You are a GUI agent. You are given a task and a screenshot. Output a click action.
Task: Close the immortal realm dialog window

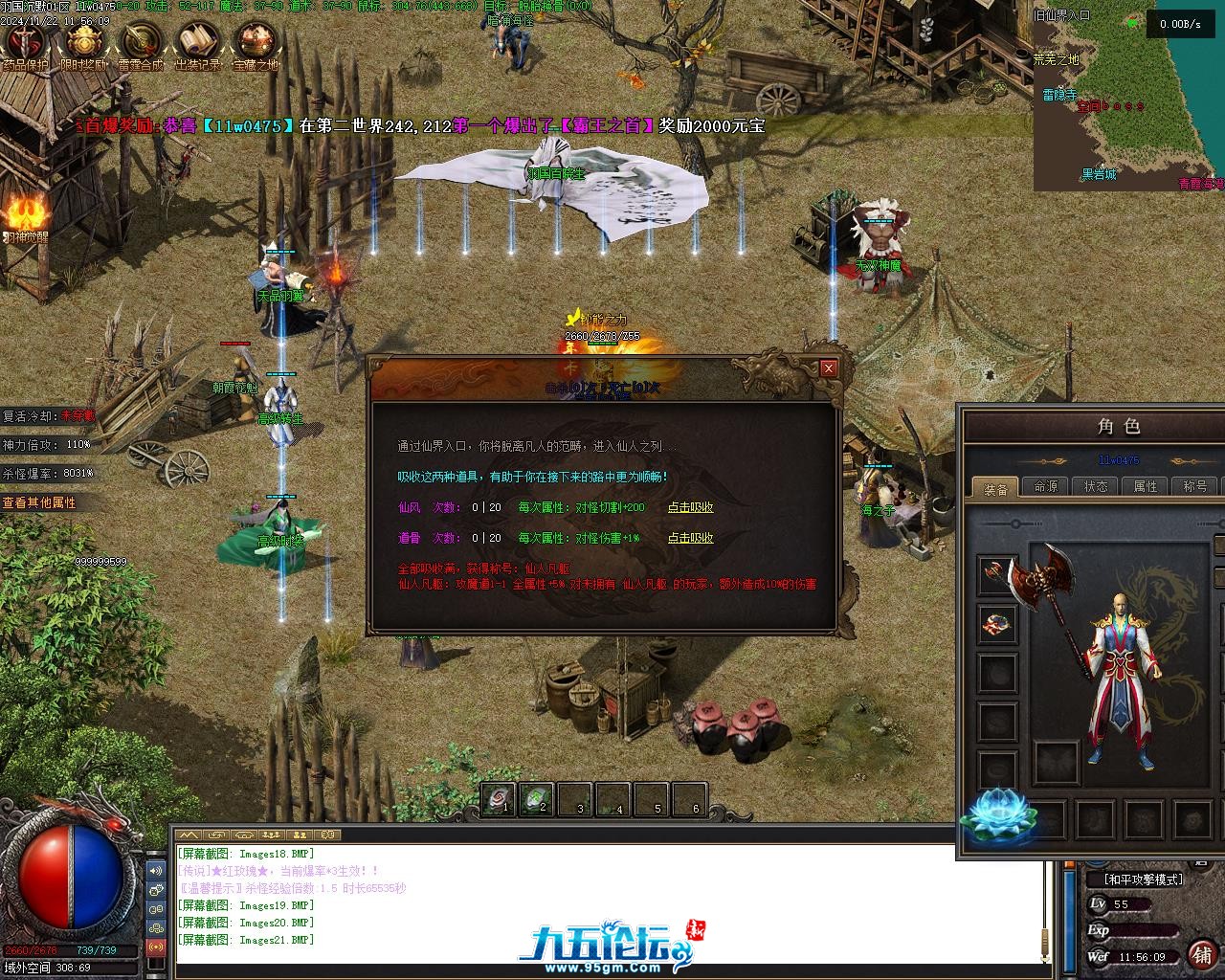(x=829, y=368)
